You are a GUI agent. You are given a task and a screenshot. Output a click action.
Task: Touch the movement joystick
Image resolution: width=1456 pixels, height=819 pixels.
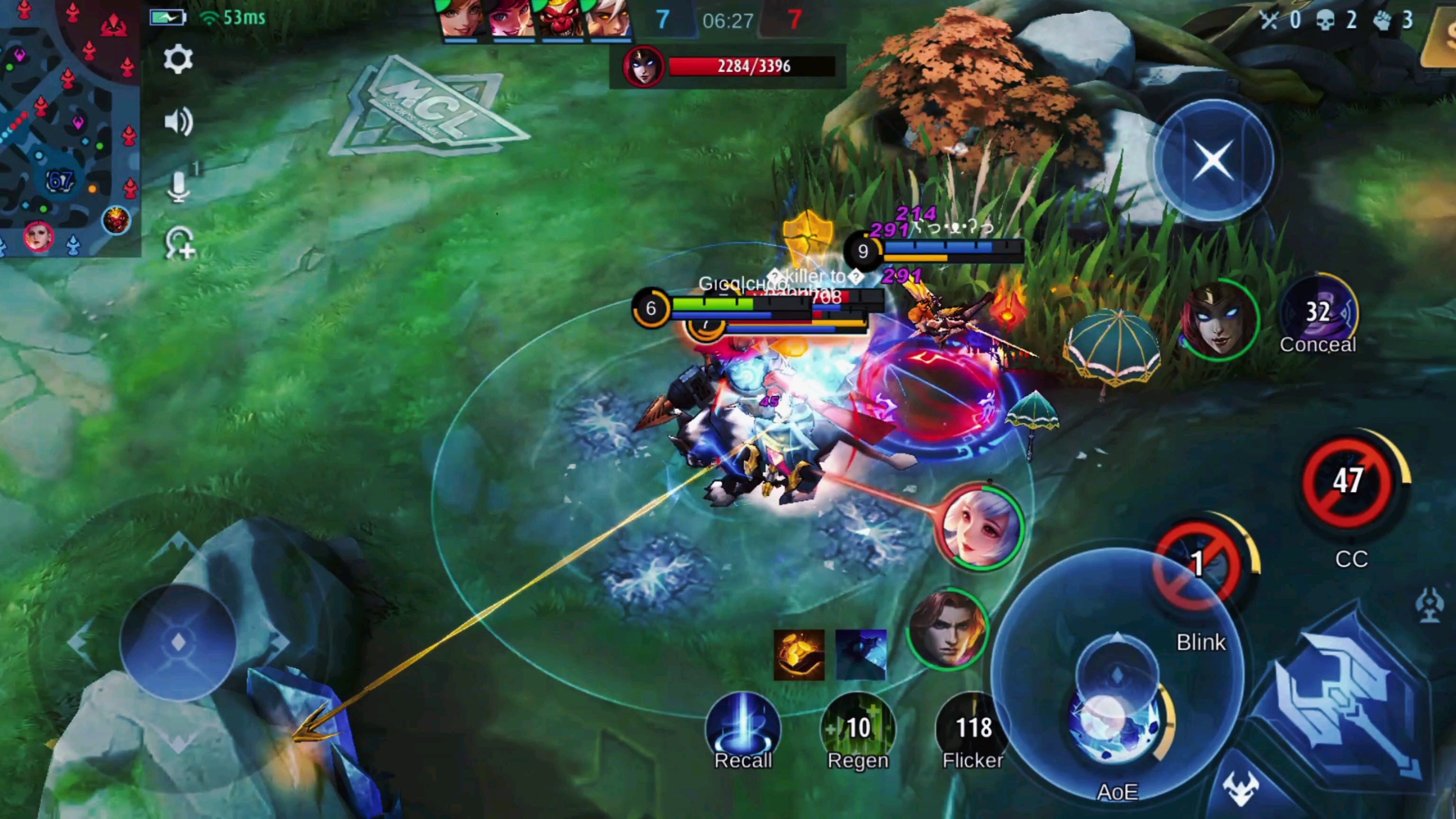point(178,642)
